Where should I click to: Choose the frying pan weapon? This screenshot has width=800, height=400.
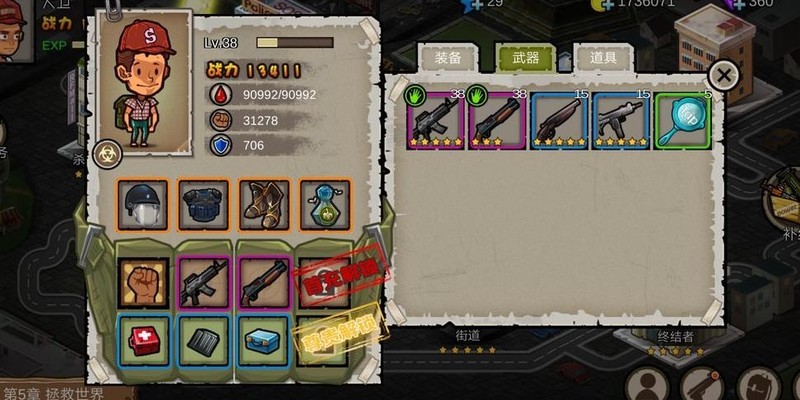(683, 120)
